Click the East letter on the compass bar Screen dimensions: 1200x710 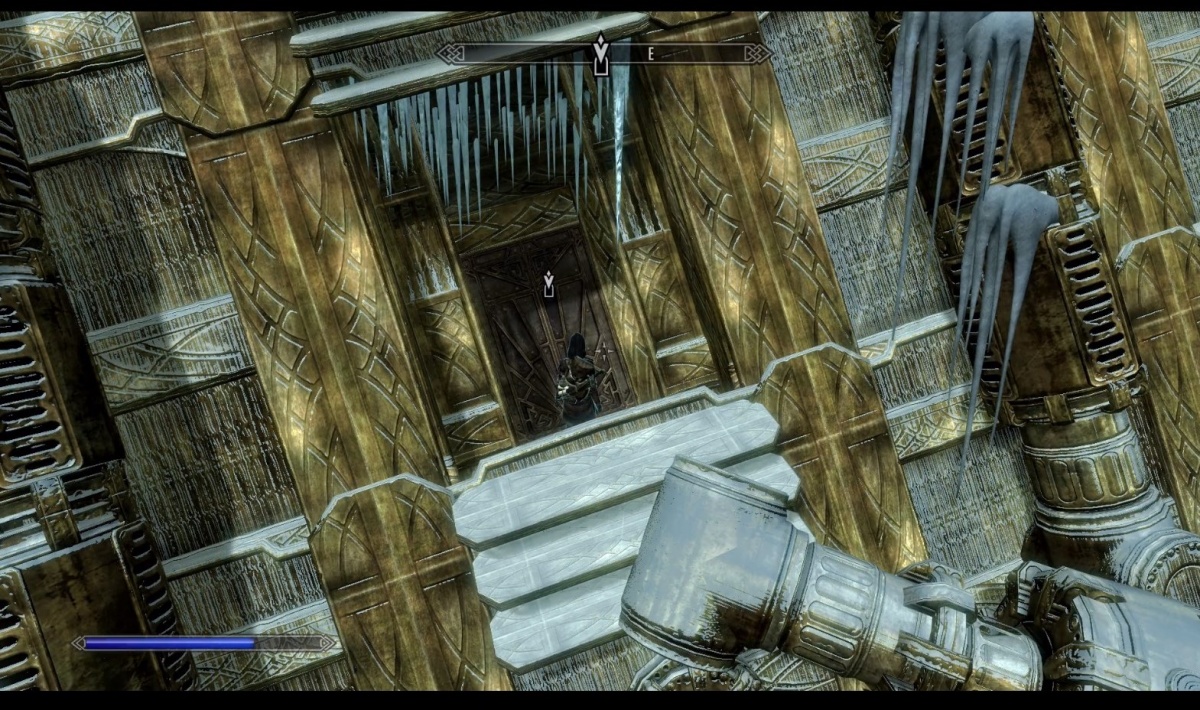[651, 55]
